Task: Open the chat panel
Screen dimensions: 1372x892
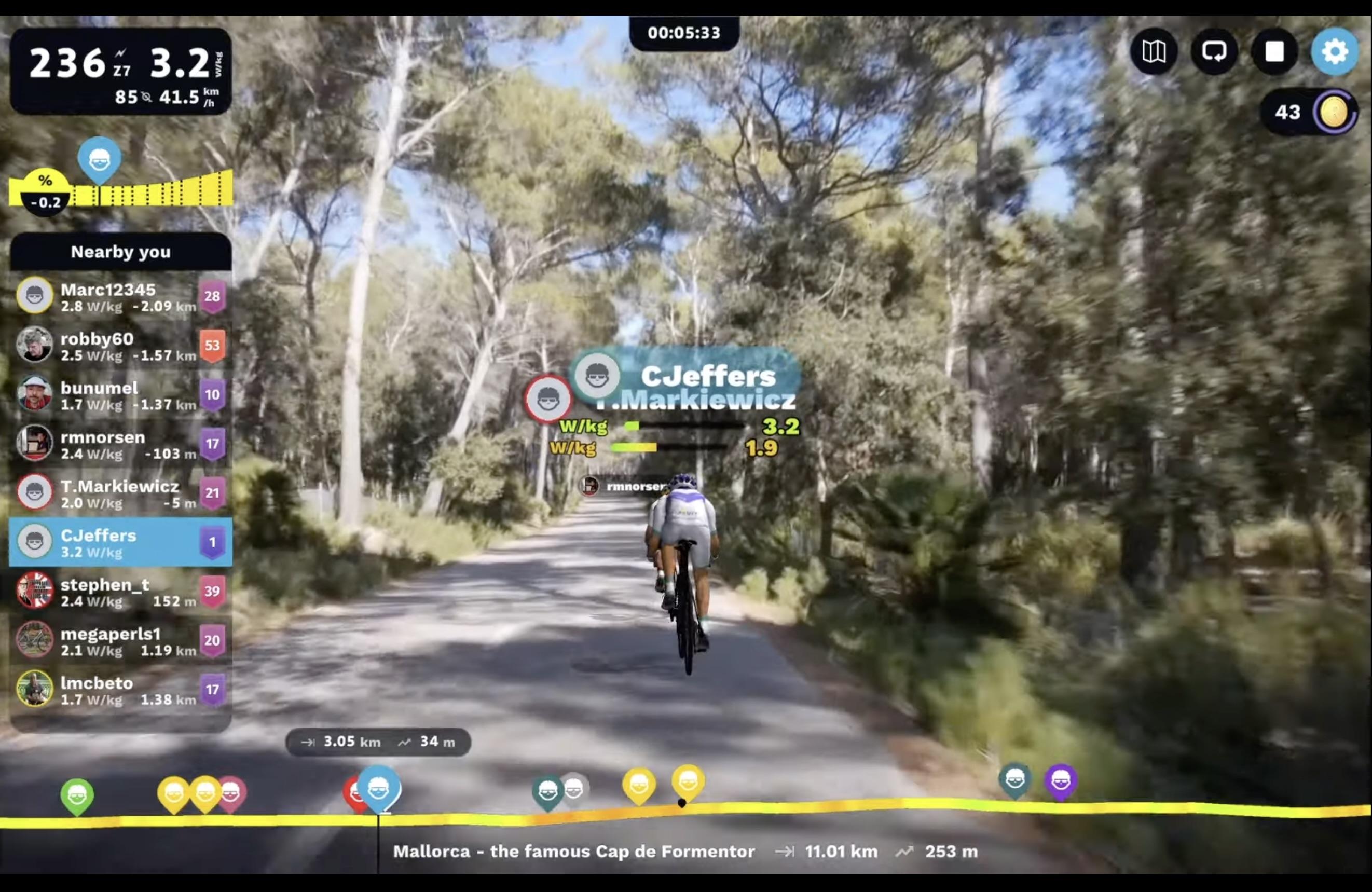Action: [x=1215, y=52]
